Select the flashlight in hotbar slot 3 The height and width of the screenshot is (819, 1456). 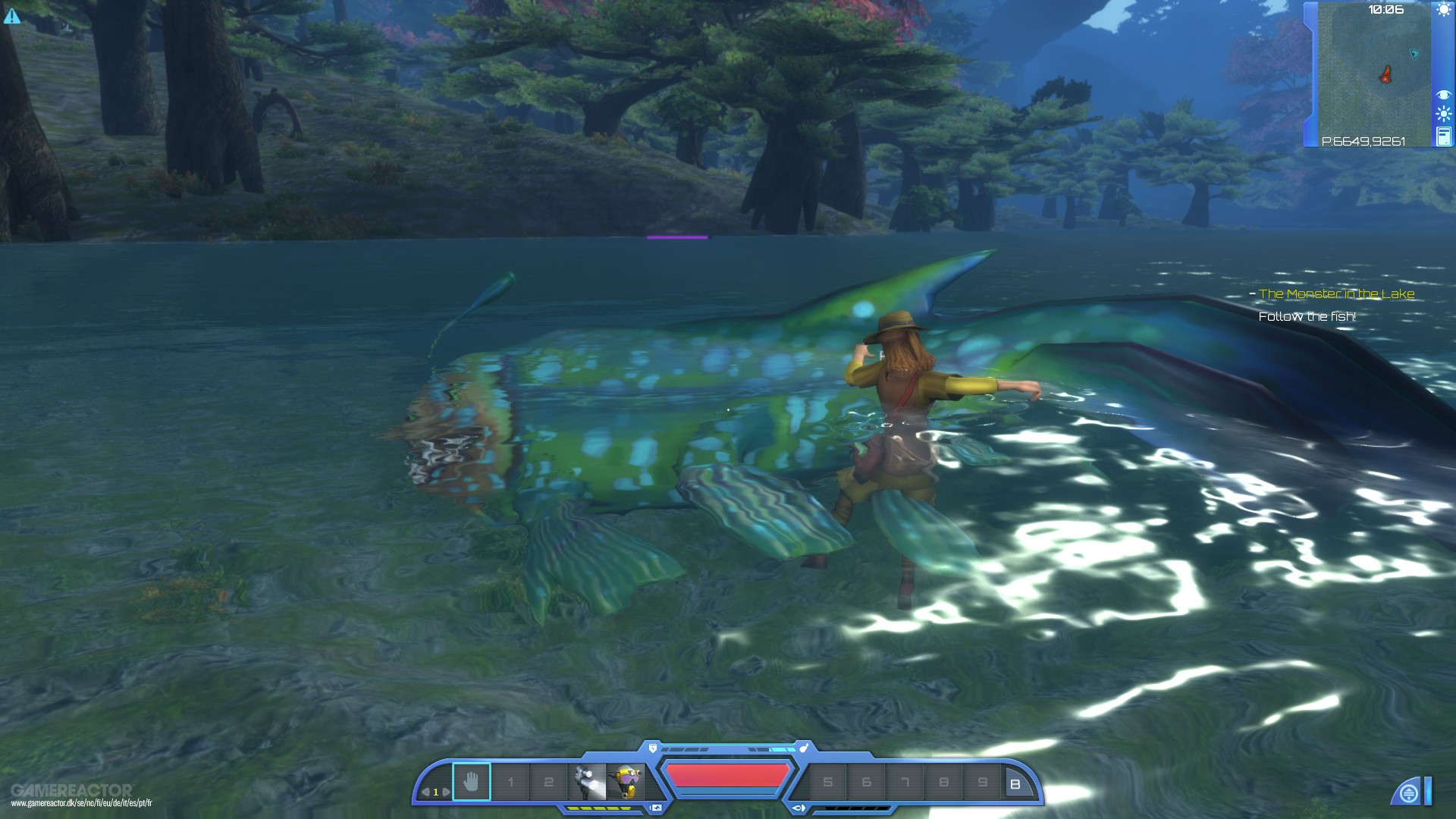[x=587, y=780]
